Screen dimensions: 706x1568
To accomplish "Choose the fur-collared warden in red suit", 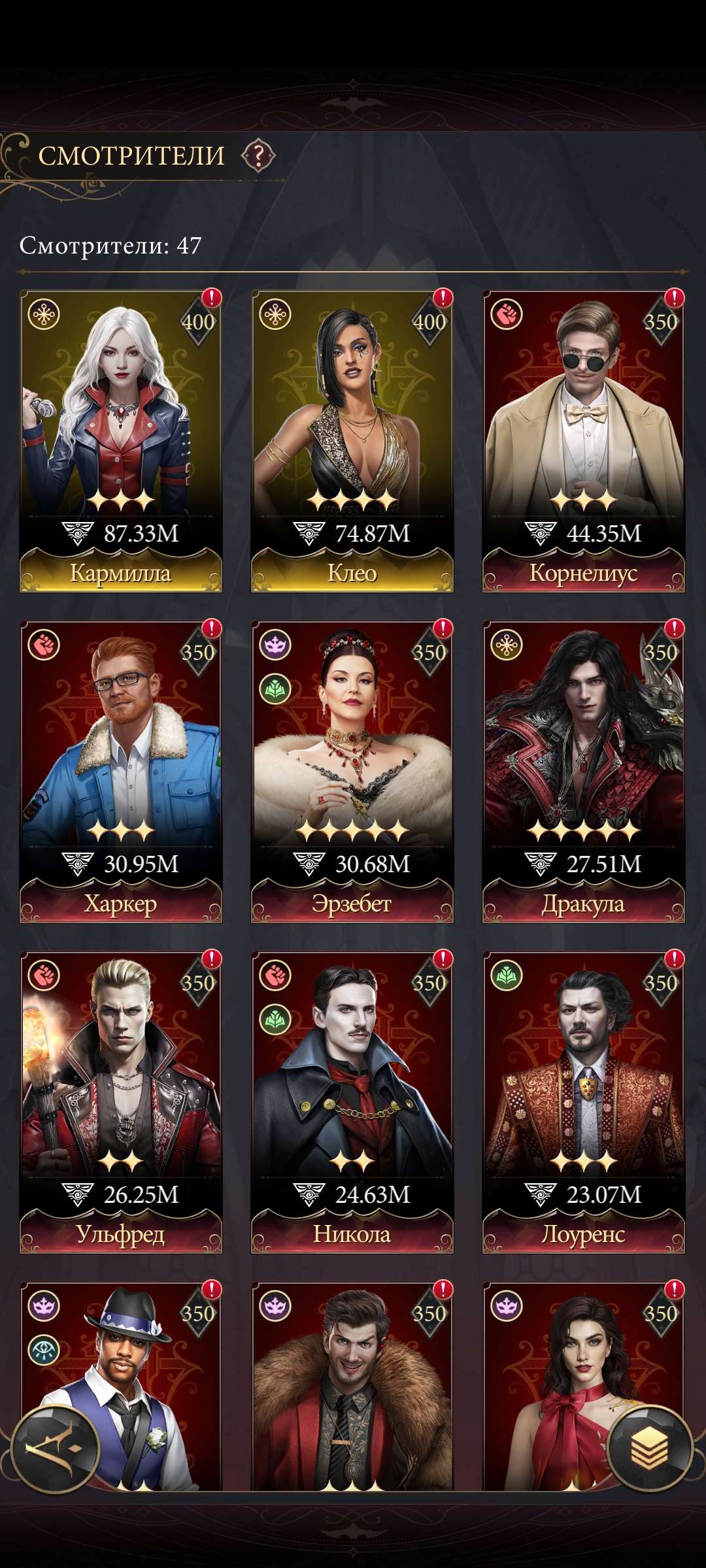I will (352, 1385).
